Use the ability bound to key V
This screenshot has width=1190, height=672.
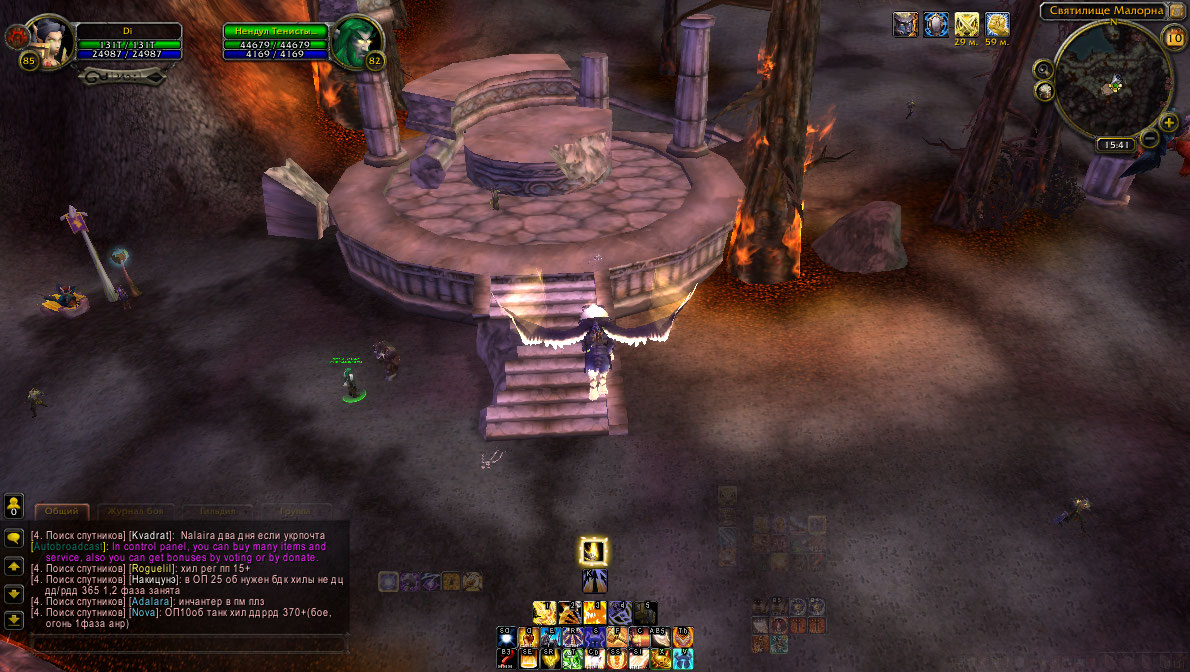pyautogui.click(x=683, y=658)
